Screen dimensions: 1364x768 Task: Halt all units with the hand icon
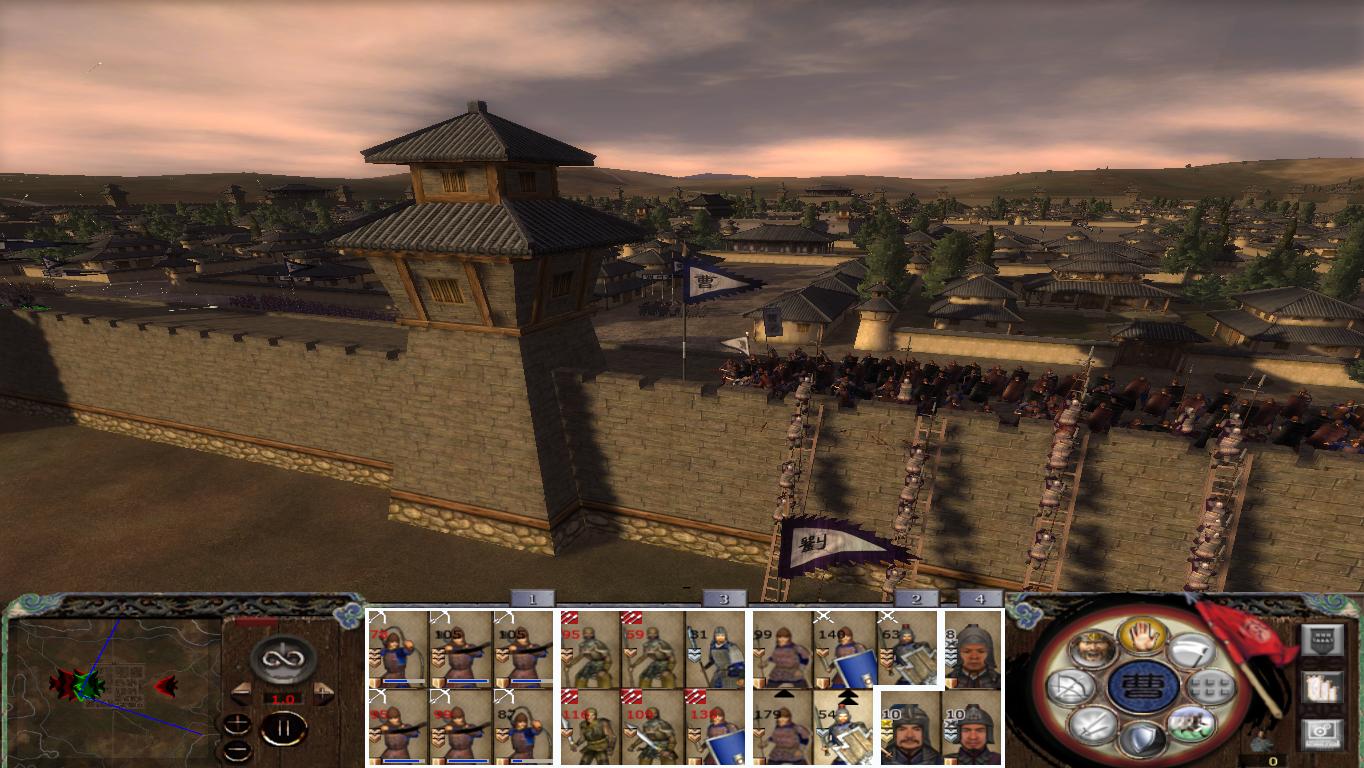pos(1141,634)
